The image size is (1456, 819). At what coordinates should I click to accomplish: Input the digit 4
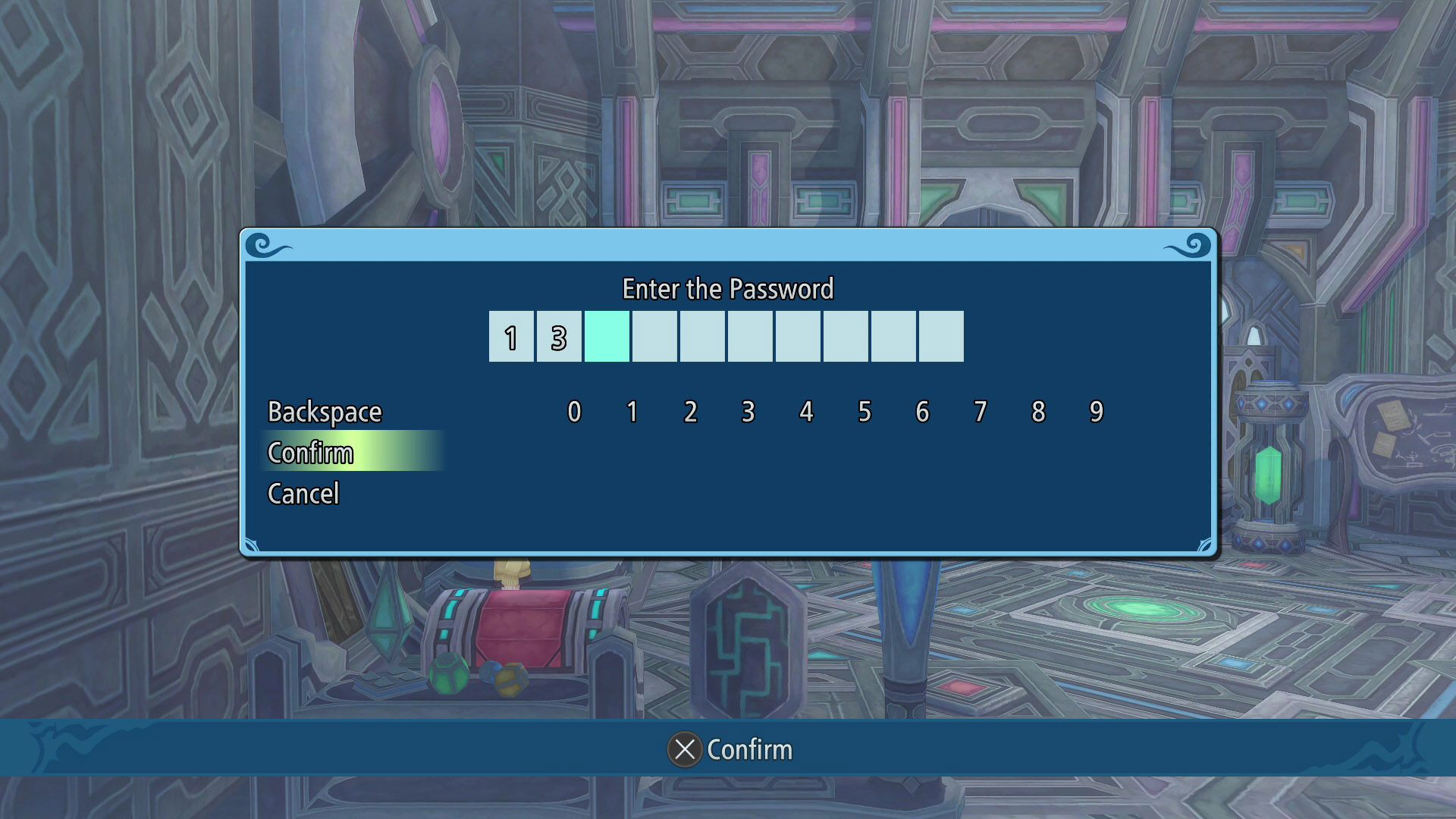806,412
